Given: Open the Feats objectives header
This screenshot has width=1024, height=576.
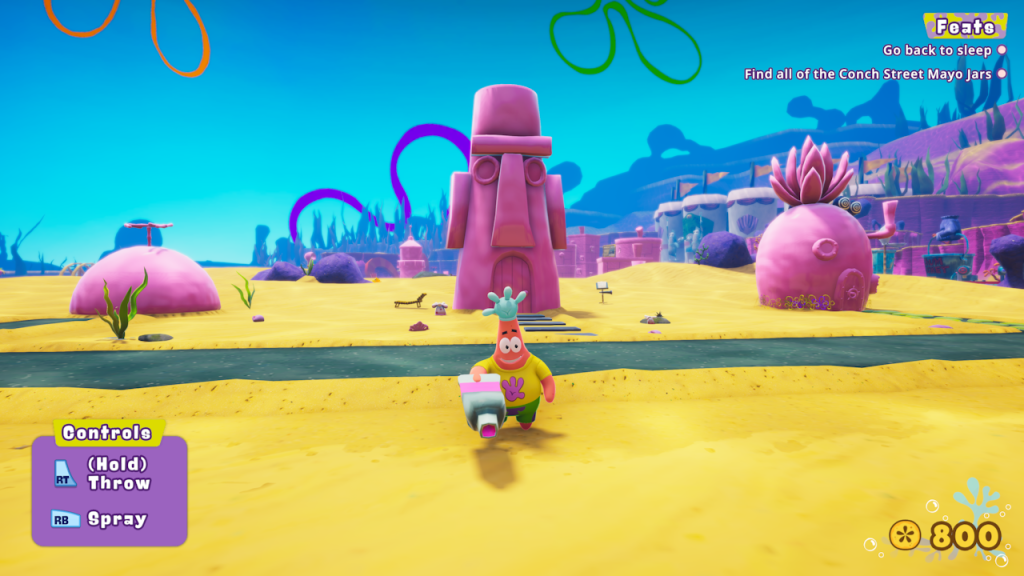Looking at the screenshot, I should pos(965,26).
